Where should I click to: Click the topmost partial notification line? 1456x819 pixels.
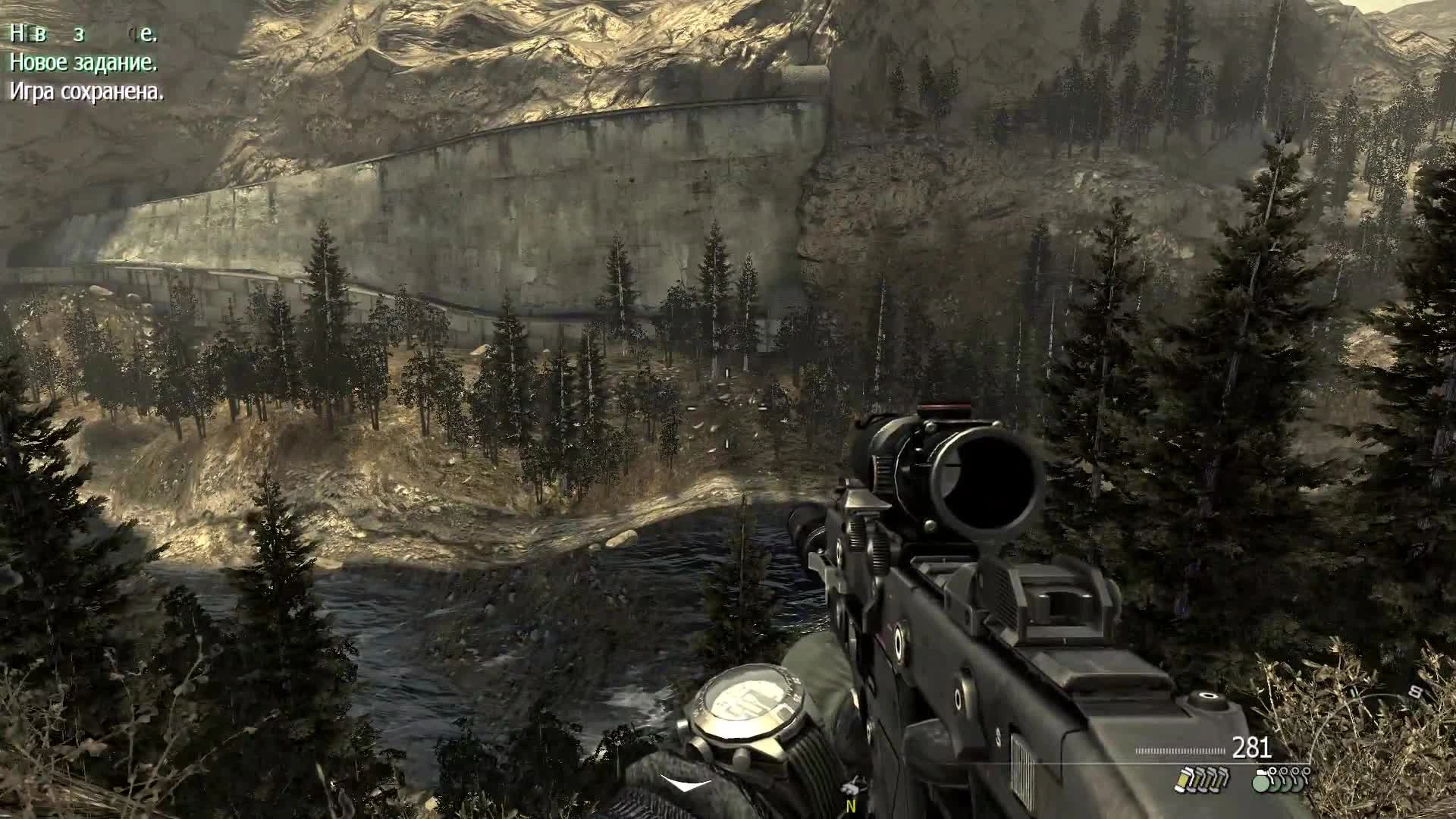(x=83, y=34)
